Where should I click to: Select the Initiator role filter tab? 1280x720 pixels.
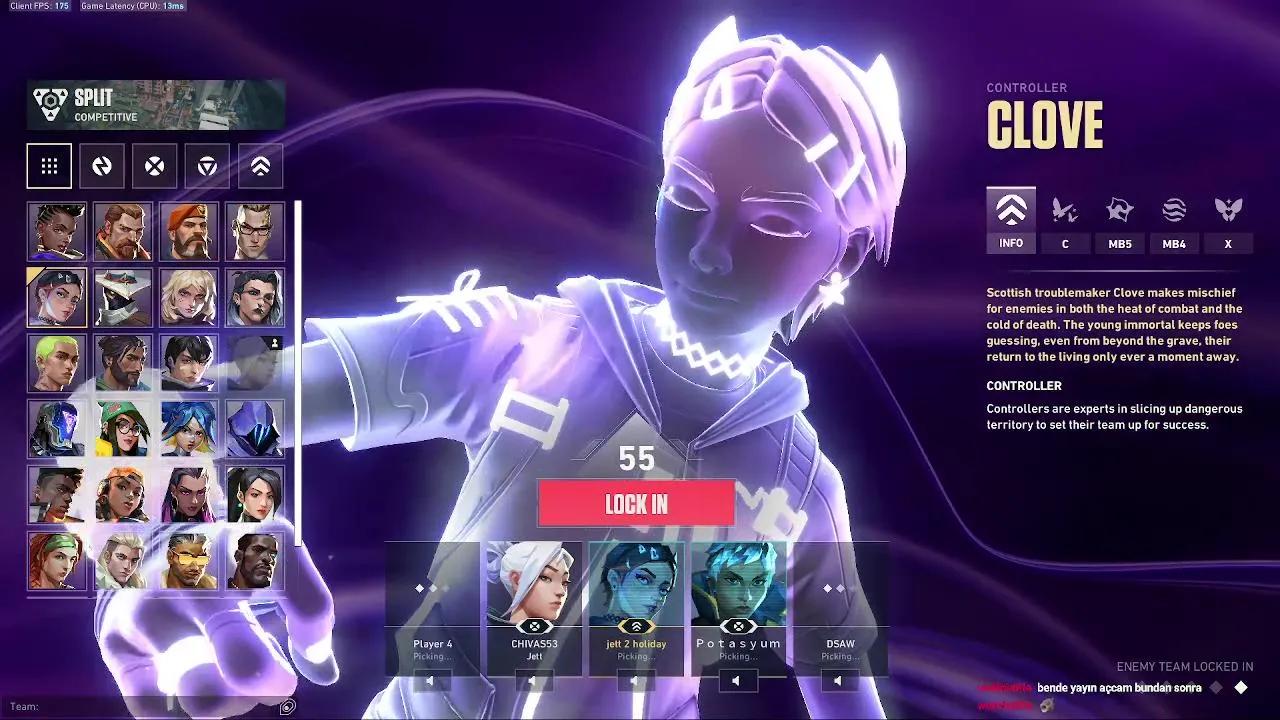click(154, 166)
